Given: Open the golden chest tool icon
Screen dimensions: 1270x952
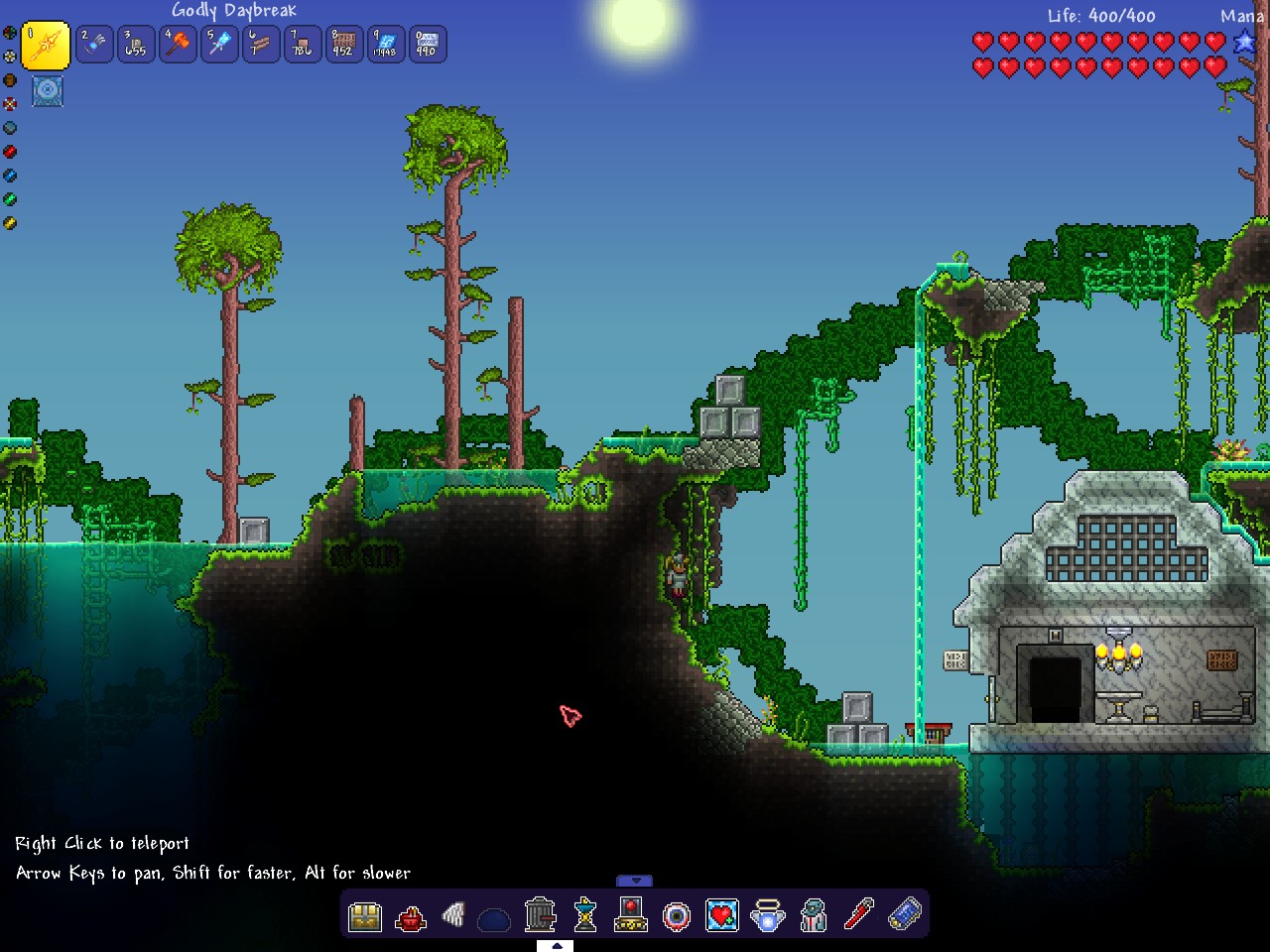Looking at the screenshot, I should coord(365,915).
